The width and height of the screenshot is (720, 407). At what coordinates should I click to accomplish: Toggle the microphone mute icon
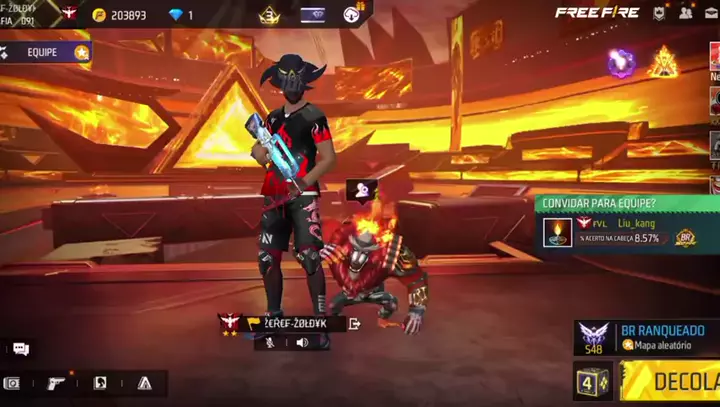point(269,342)
